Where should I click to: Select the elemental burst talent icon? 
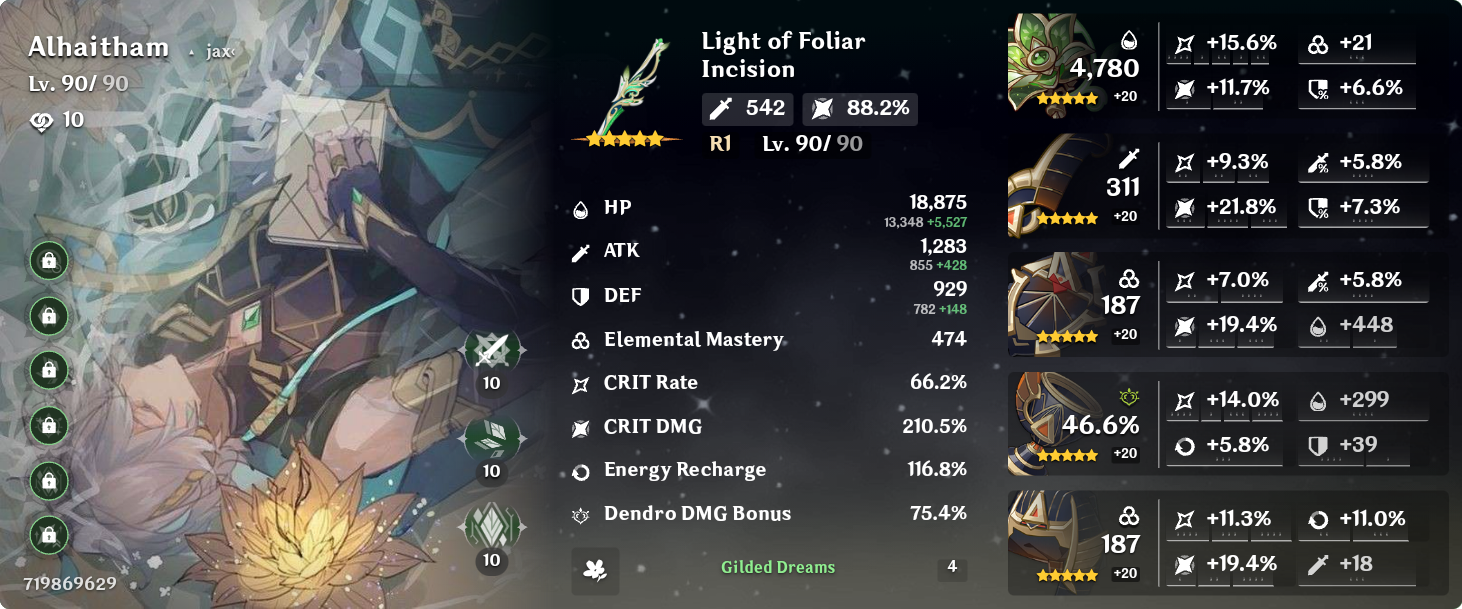coord(491,526)
